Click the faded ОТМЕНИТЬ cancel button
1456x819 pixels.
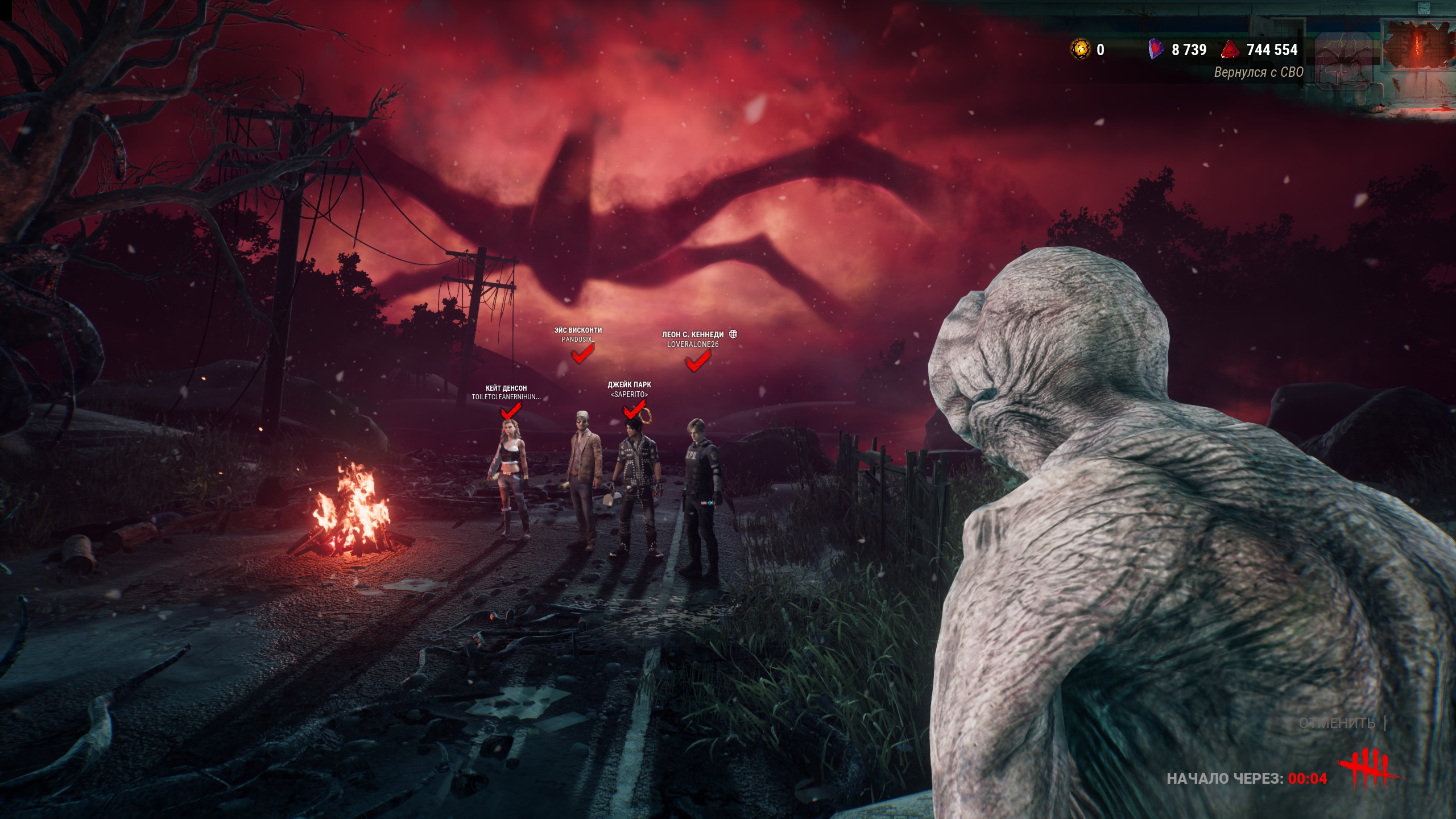pyautogui.click(x=1337, y=723)
